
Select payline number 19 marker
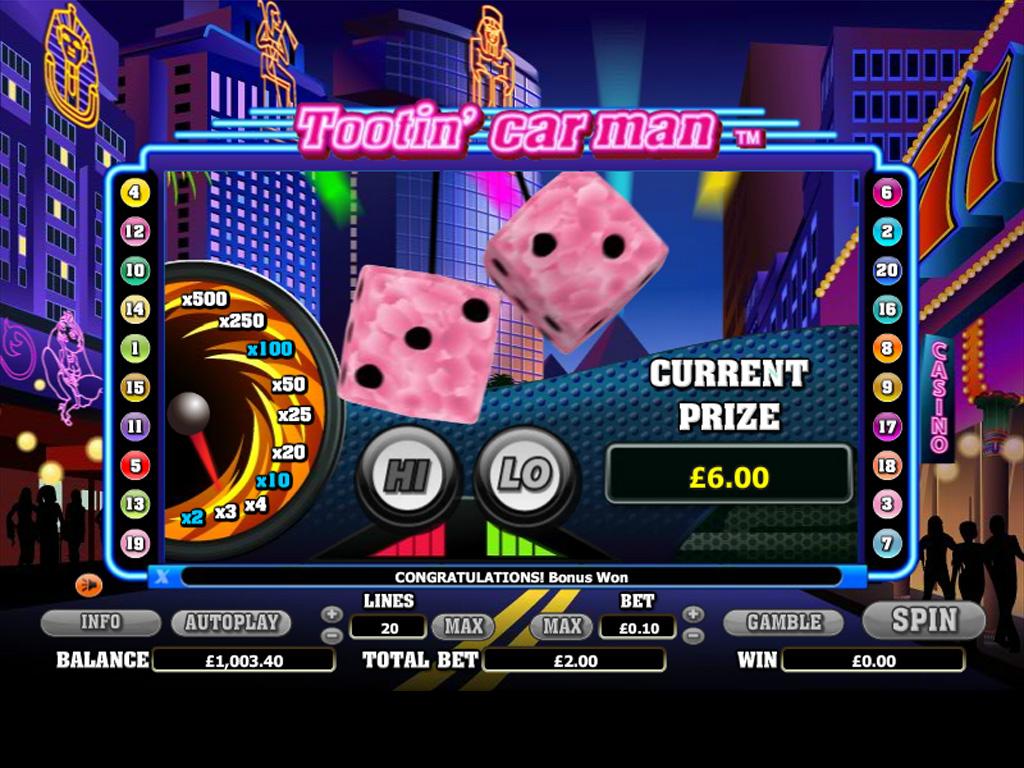click(135, 543)
